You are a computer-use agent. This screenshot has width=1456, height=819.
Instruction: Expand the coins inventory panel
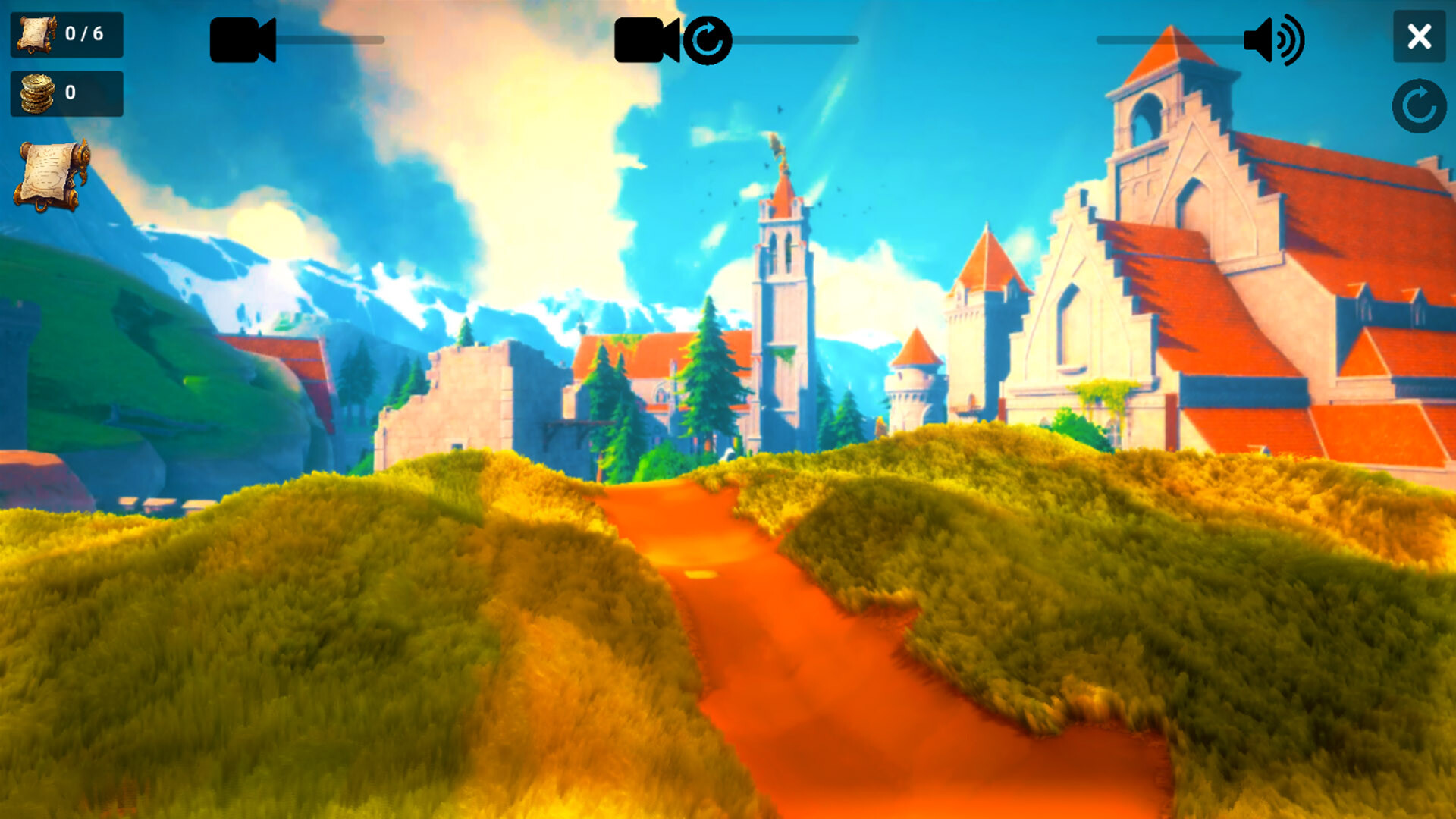(67, 93)
